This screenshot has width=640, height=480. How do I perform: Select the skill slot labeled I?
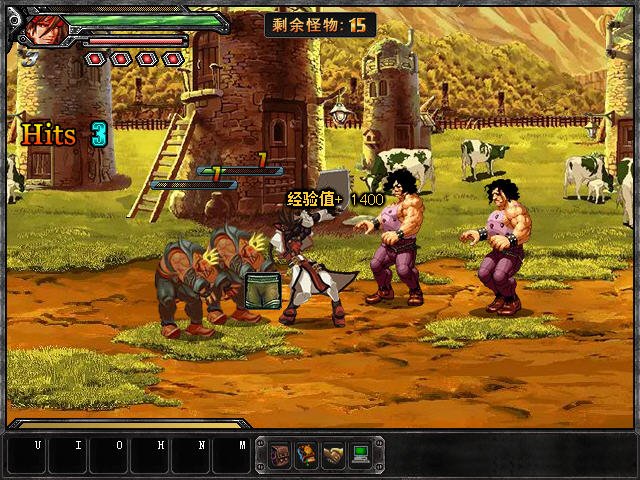[x=67, y=455]
